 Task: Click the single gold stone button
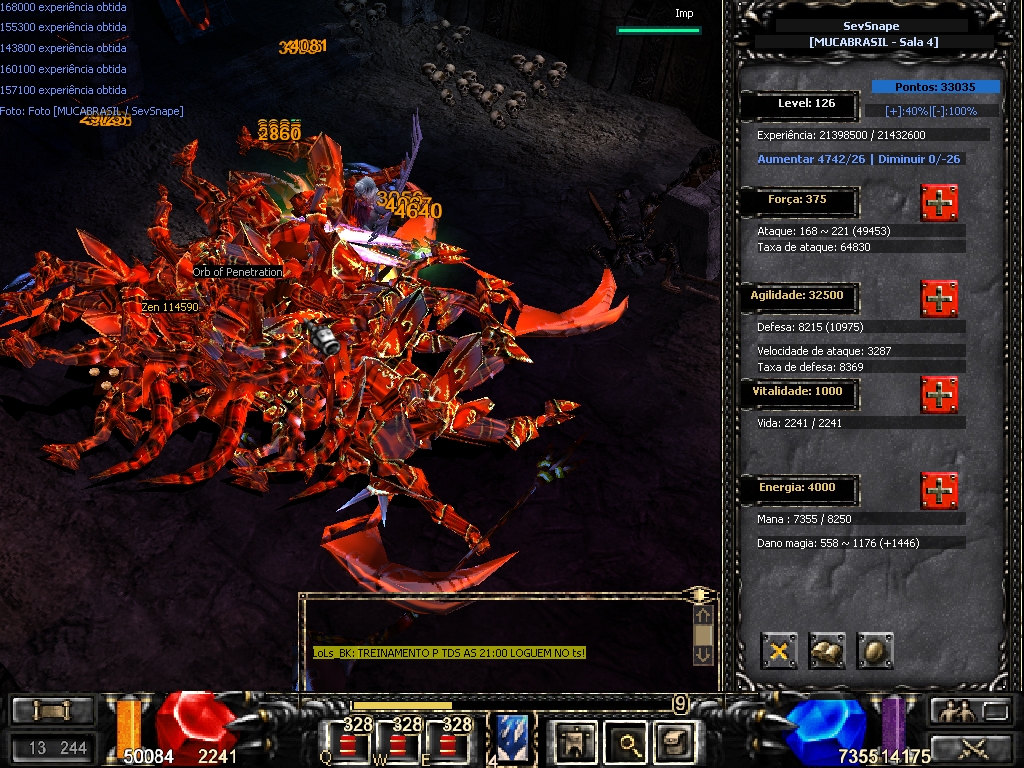(874, 651)
